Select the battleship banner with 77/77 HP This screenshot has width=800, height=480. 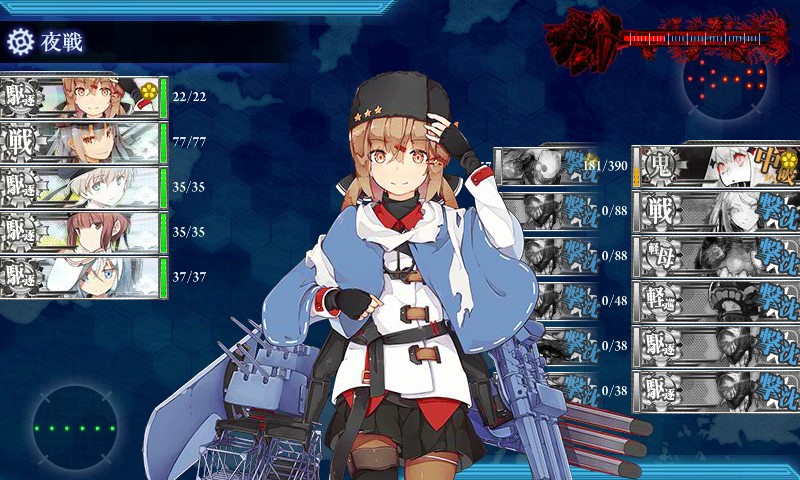[80, 142]
